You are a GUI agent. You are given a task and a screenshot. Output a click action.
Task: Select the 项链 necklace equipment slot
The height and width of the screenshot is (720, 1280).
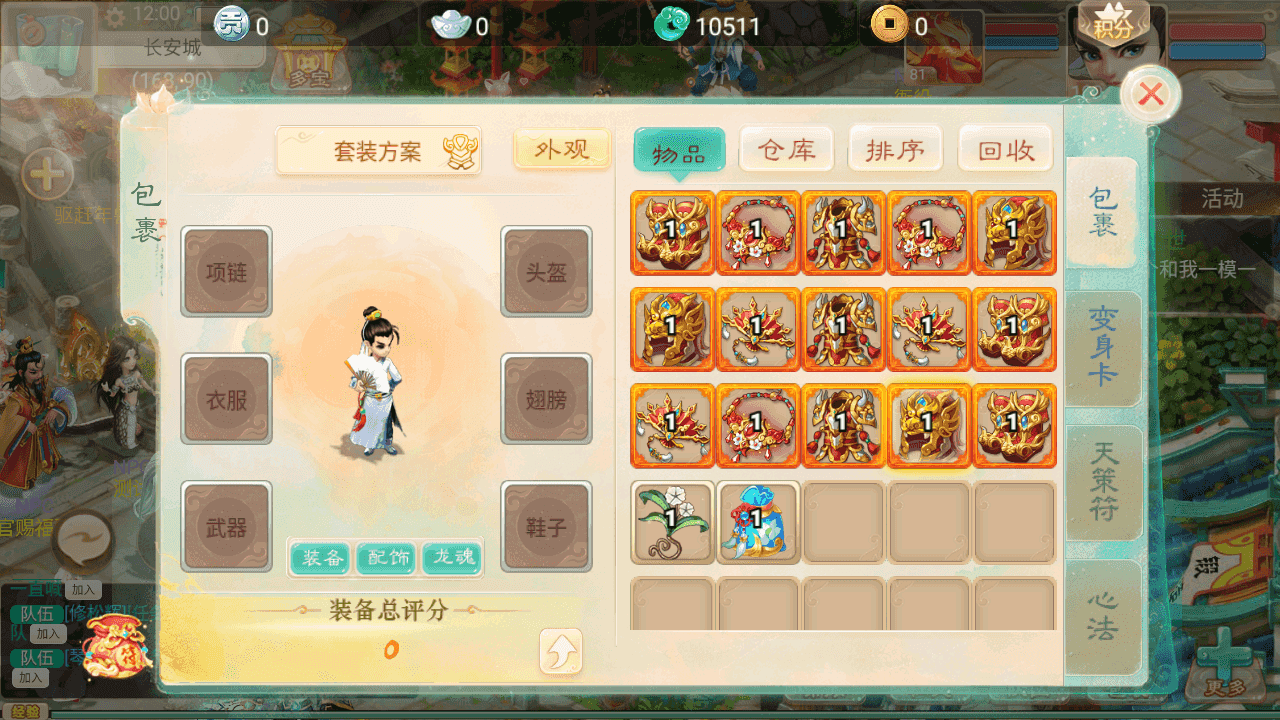point(226,272)
